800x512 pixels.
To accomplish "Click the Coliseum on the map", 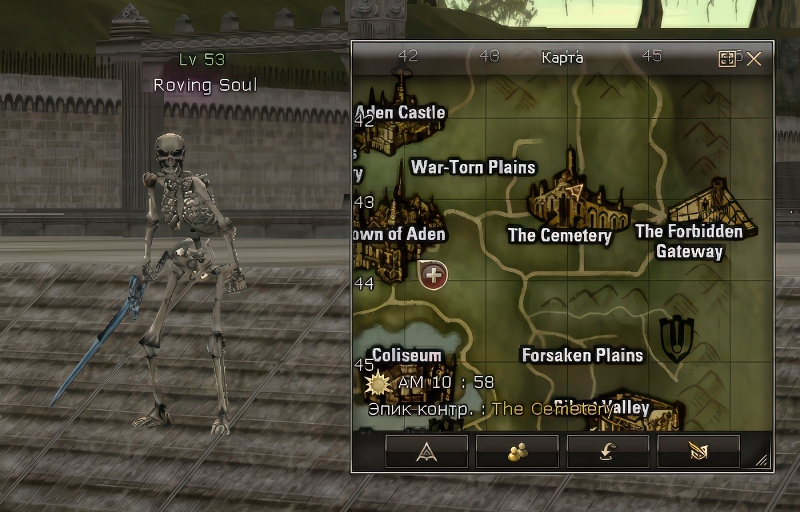I will pos(405,356).
